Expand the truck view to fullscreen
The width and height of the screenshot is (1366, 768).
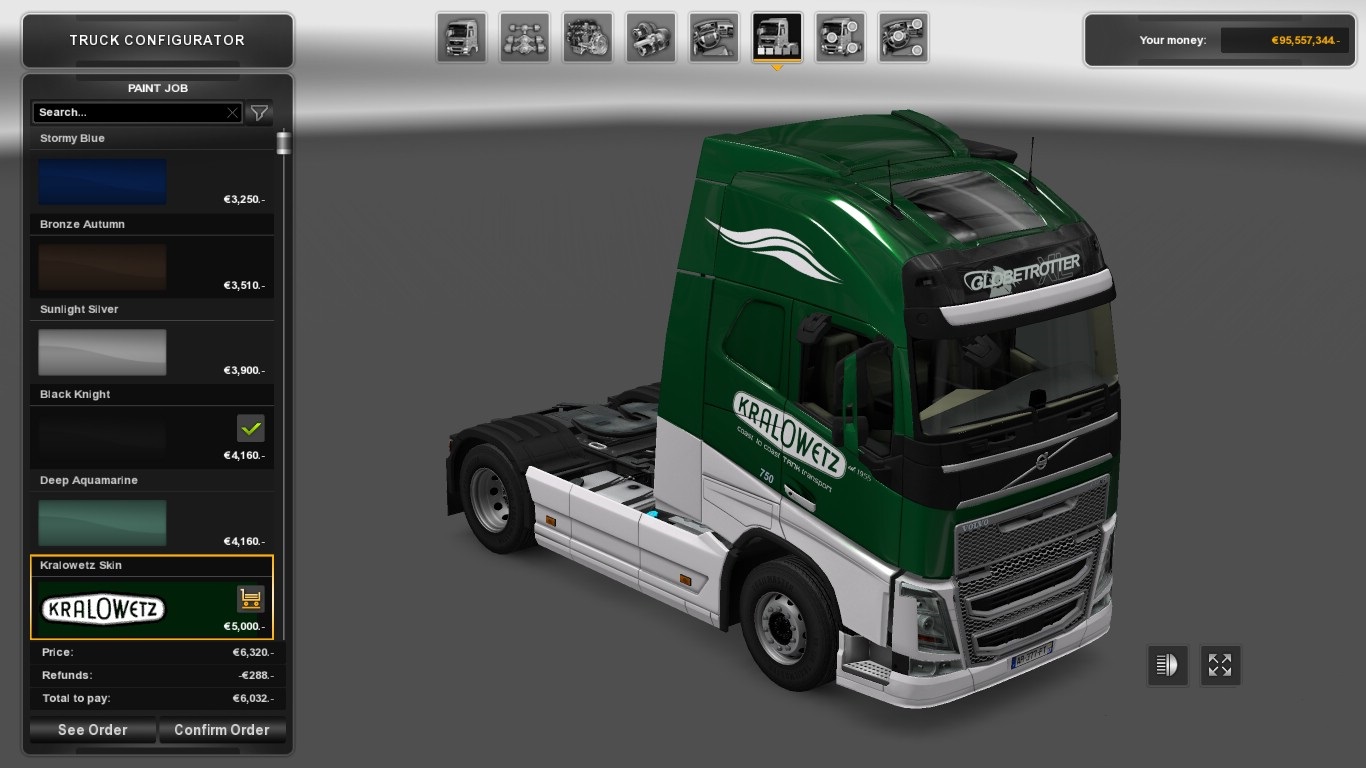pyautogui.click(x=1220, y=665)
